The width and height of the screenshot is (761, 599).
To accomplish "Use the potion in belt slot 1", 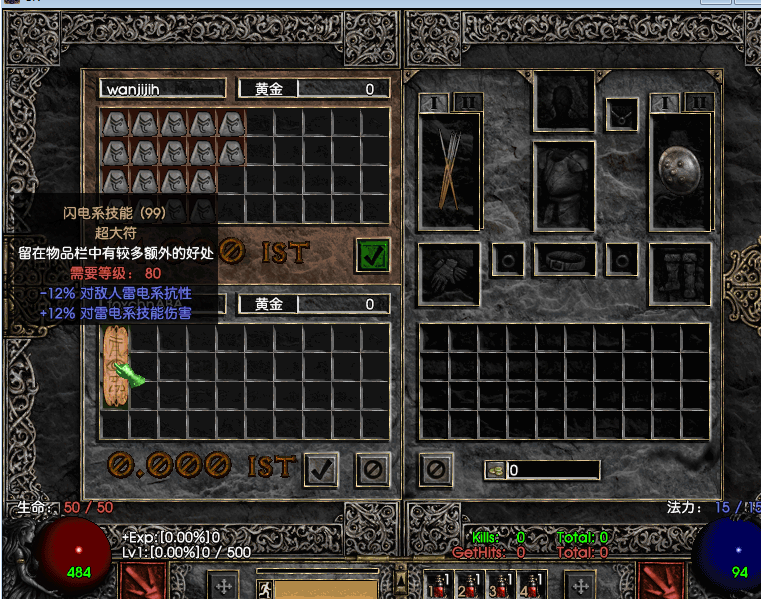I will point(435,584).
